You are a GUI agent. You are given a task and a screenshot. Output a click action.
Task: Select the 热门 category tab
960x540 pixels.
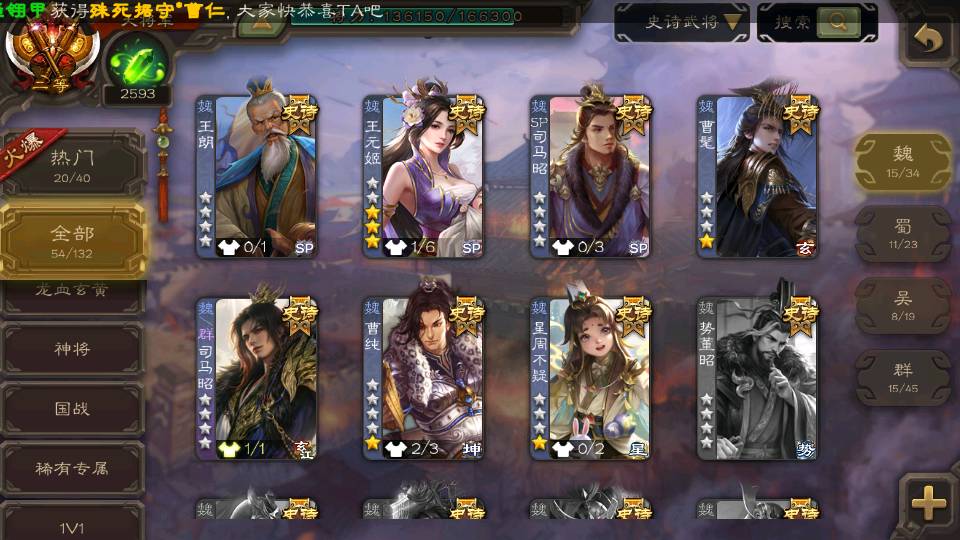tap(72, 163)
